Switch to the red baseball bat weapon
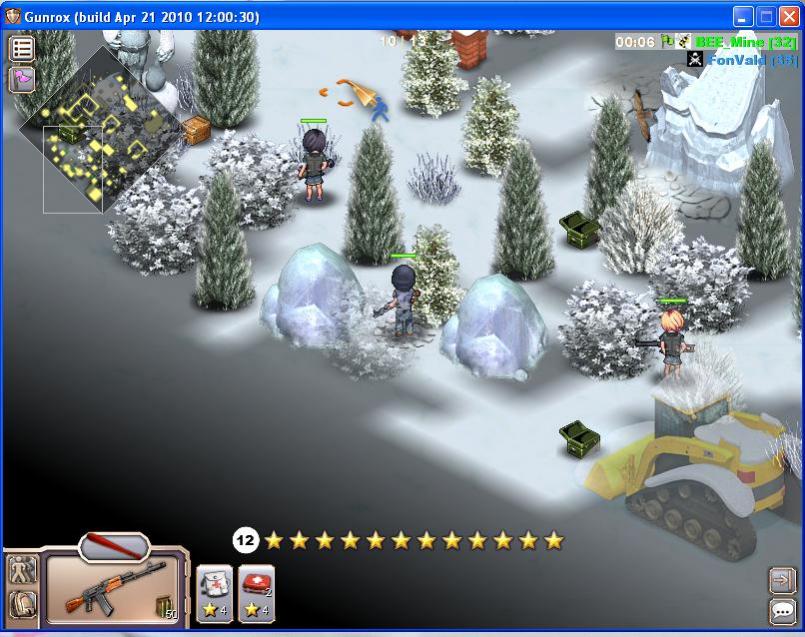 (x=113, y=547)
